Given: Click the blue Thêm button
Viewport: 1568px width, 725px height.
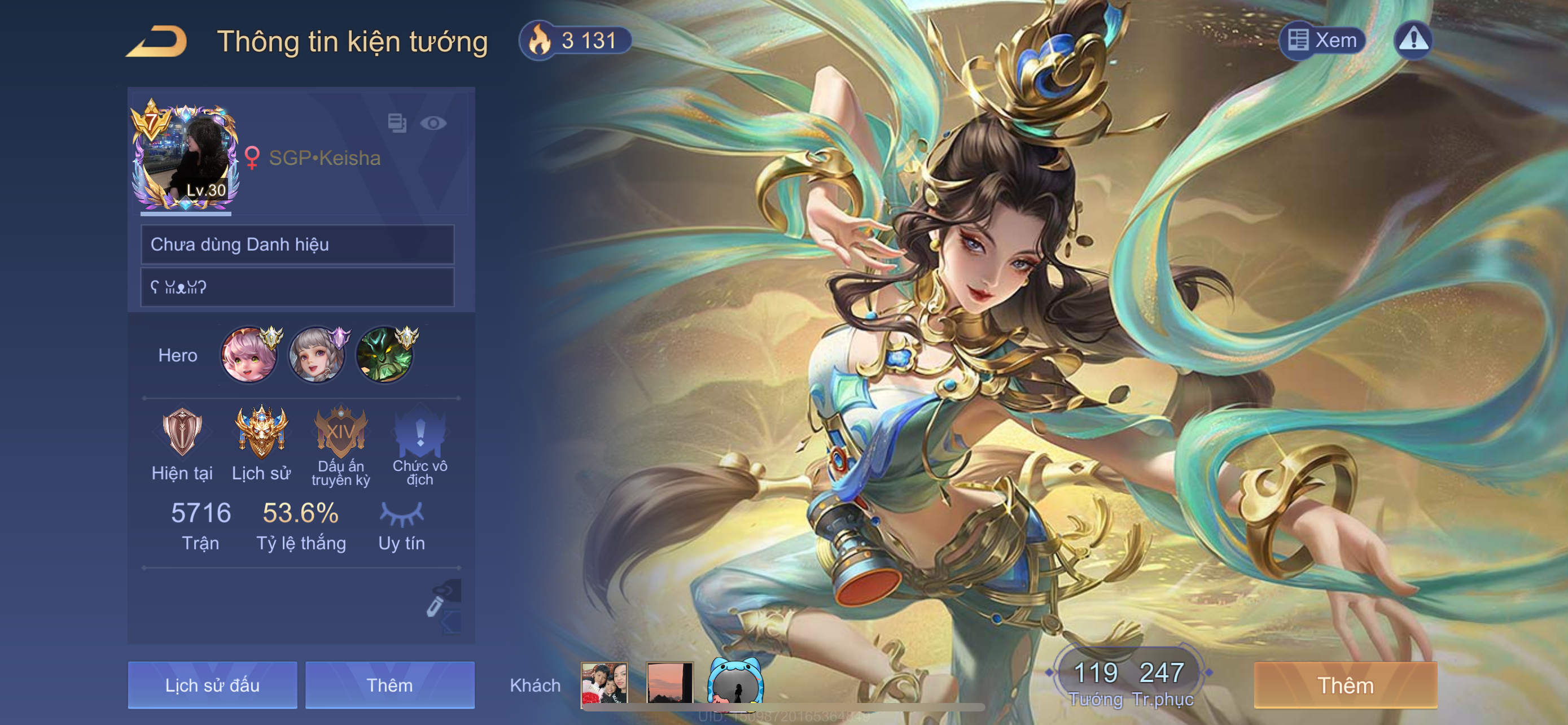Looking at the screenshot, I should pos(389,685).
